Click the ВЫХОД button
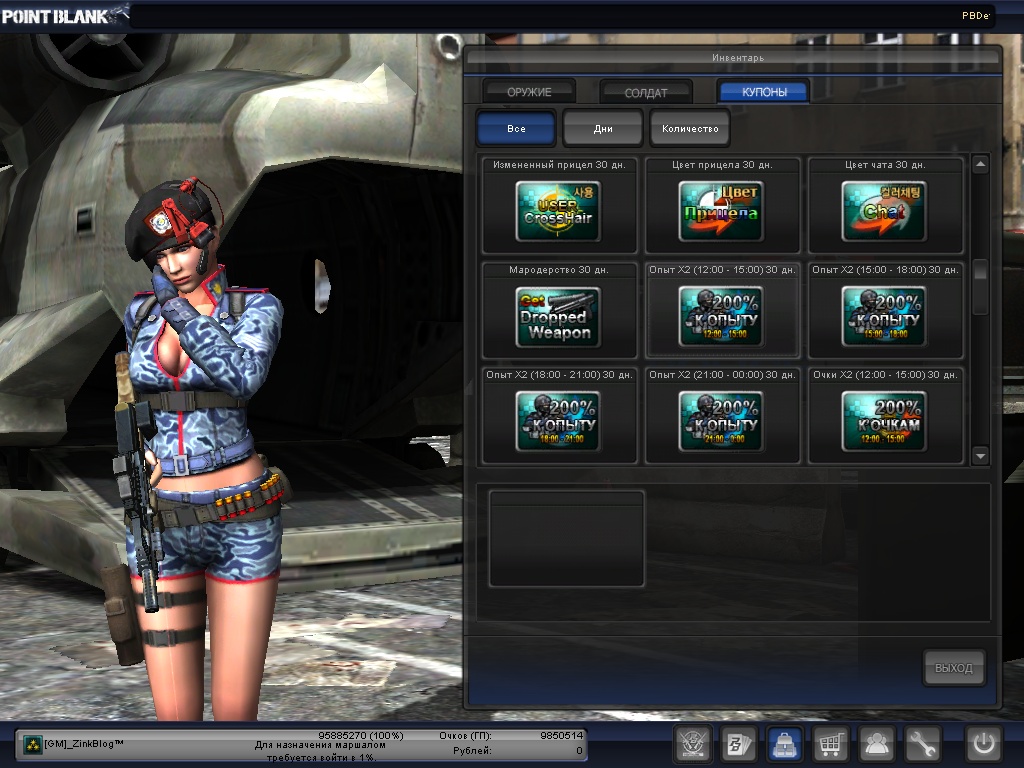 [x=953, y=668]
